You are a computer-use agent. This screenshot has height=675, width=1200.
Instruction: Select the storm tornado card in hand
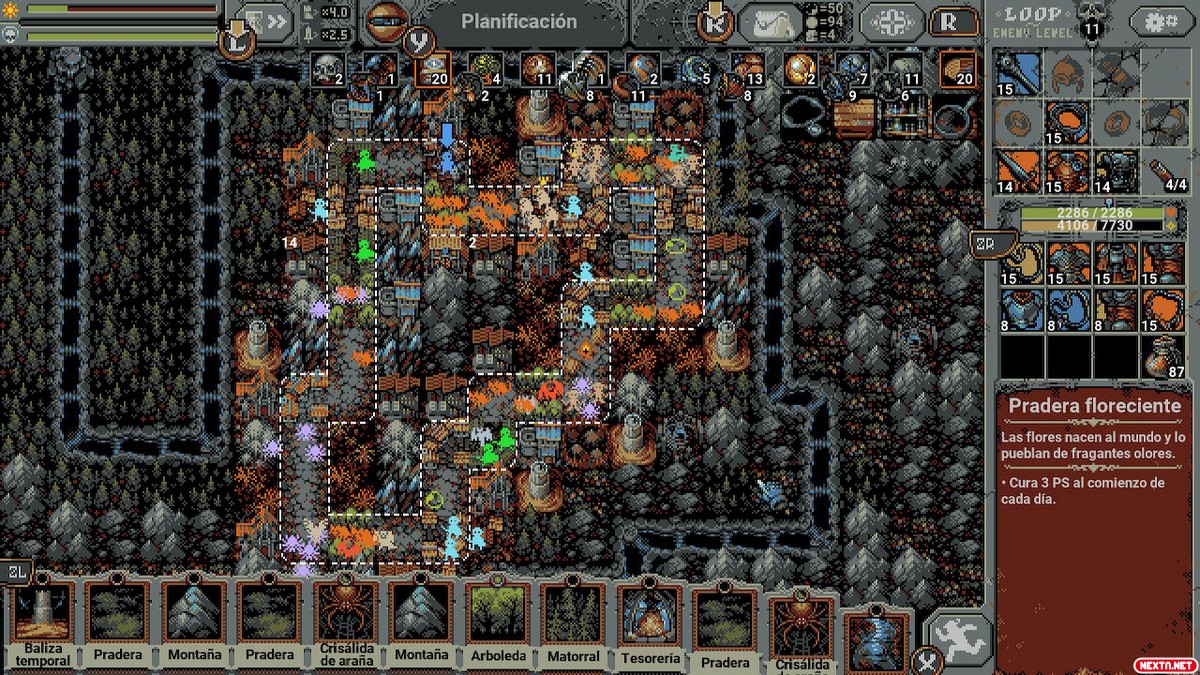coord(877,642)
